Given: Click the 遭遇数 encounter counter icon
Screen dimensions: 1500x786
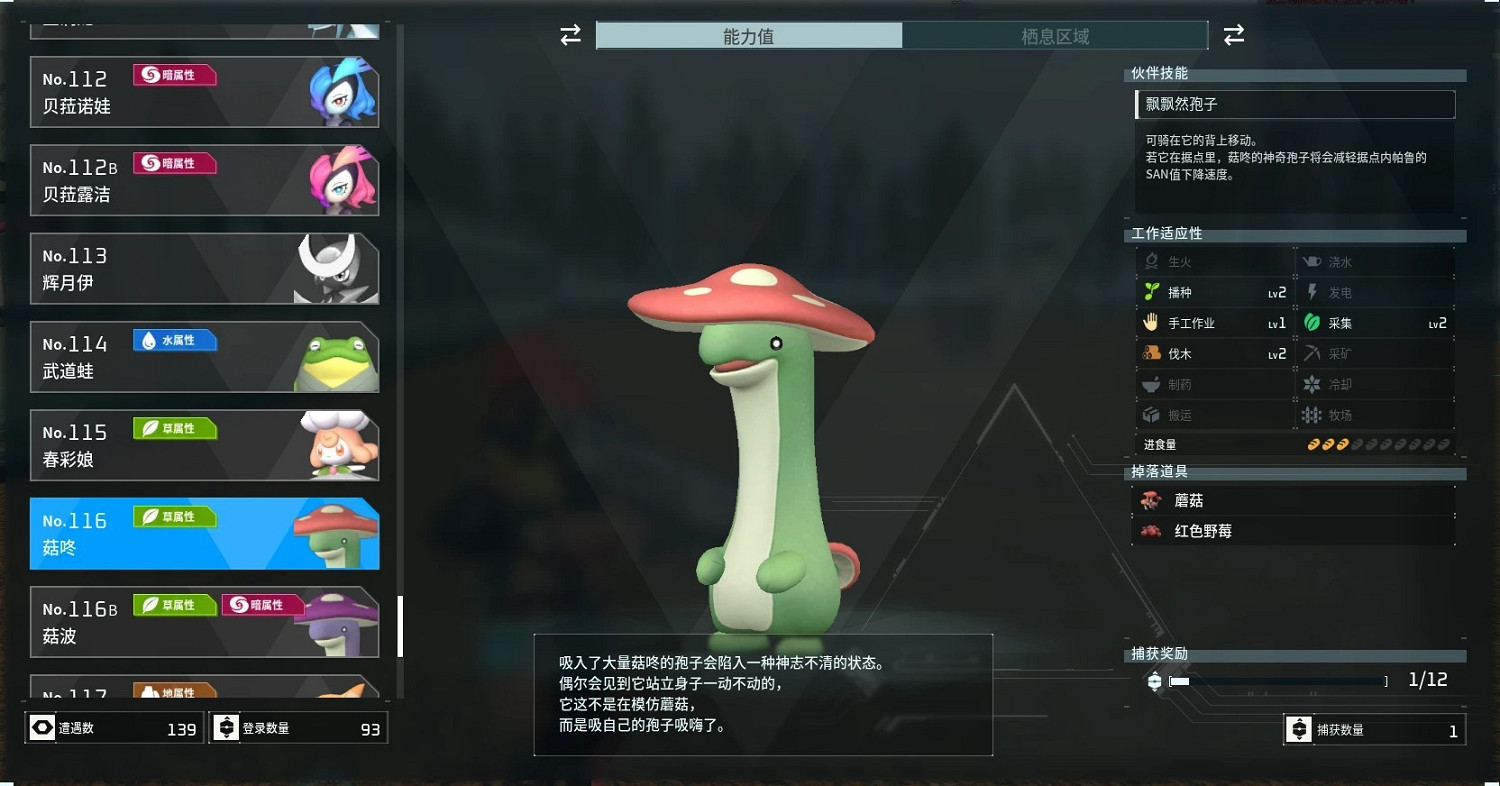Looking at the screenshot, I should pyautogui.click(x=41, y=728).
